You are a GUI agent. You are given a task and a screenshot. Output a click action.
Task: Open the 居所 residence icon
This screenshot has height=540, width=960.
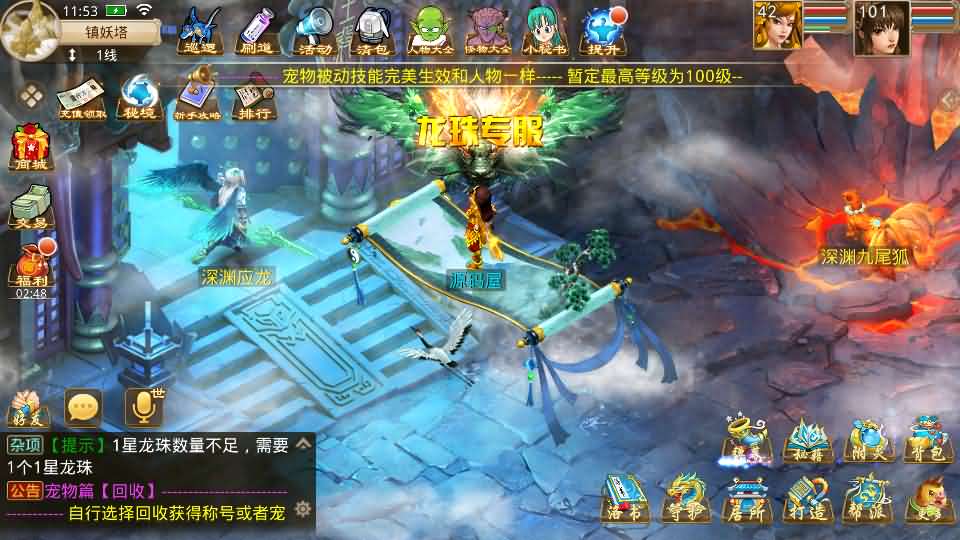coord(744,500)
